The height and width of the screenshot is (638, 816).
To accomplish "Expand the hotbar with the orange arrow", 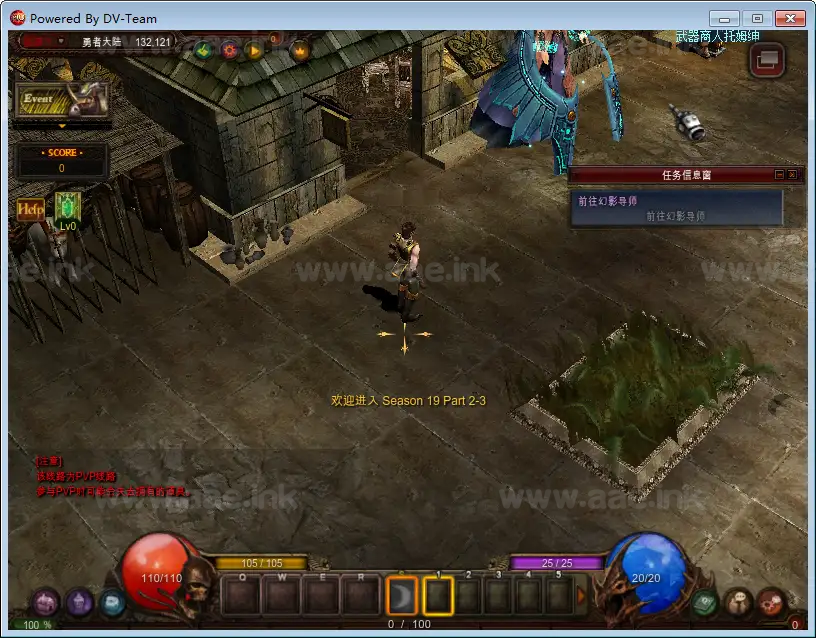I will (582, 596).
